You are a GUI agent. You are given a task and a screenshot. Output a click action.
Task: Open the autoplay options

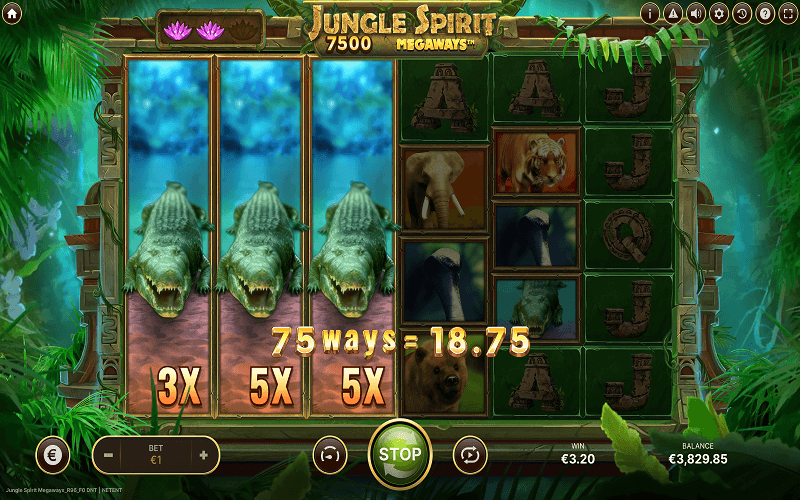[467, 453]
